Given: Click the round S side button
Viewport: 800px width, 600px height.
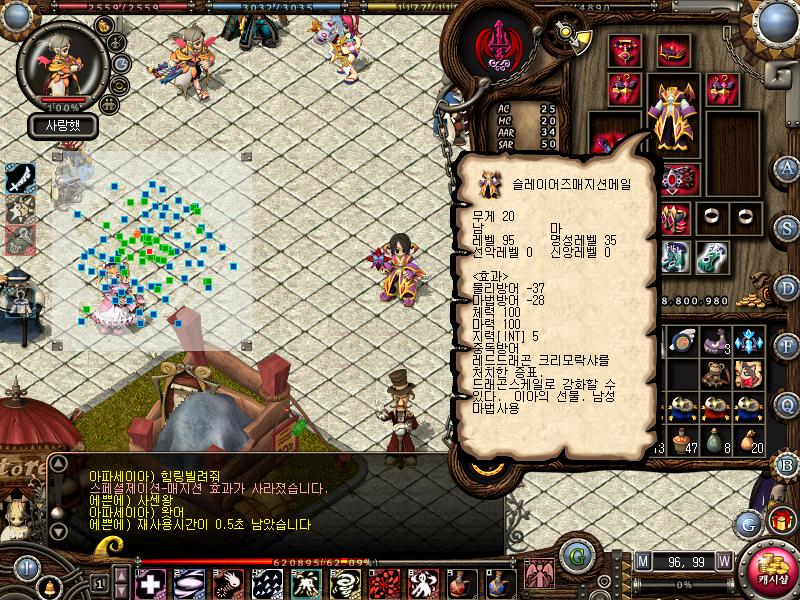Looking at the screenshot, I should point(788,227).
